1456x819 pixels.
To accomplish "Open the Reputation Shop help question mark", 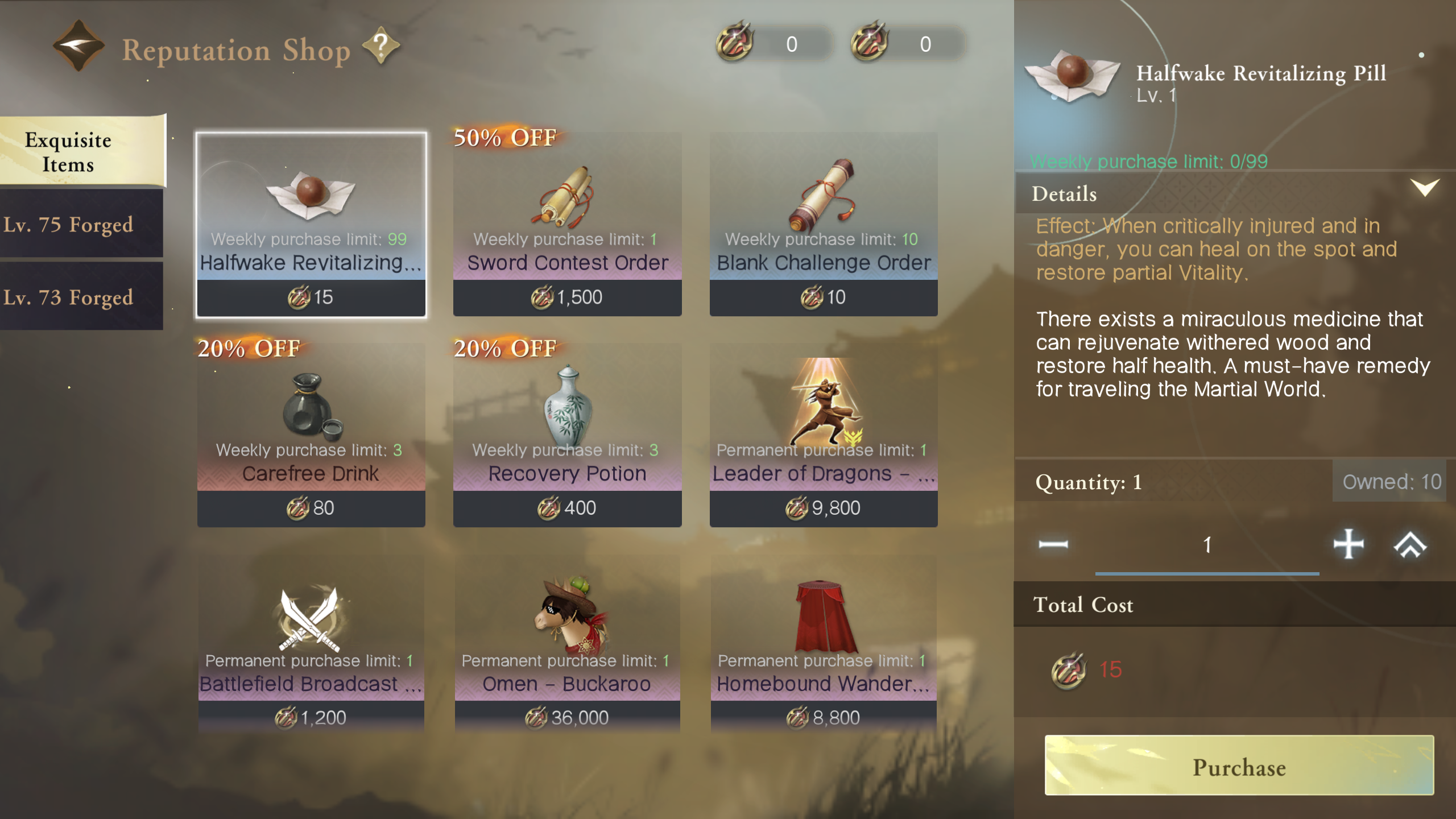I will click(381, 45).
